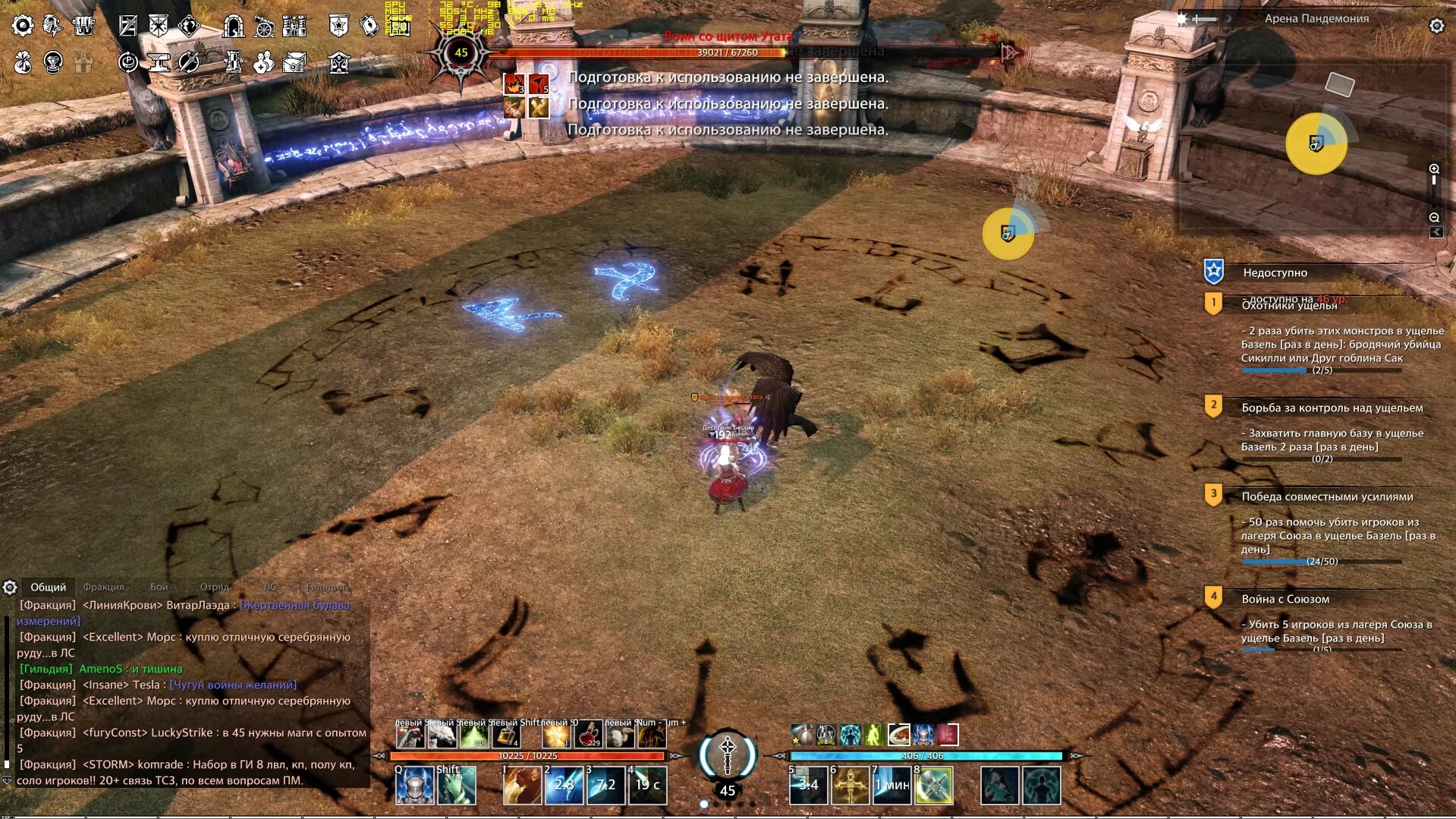This screenshot has height=819, width=1456.
Task: Switch to the 'Гильдия' chat tab
Action: click(326, 587)
